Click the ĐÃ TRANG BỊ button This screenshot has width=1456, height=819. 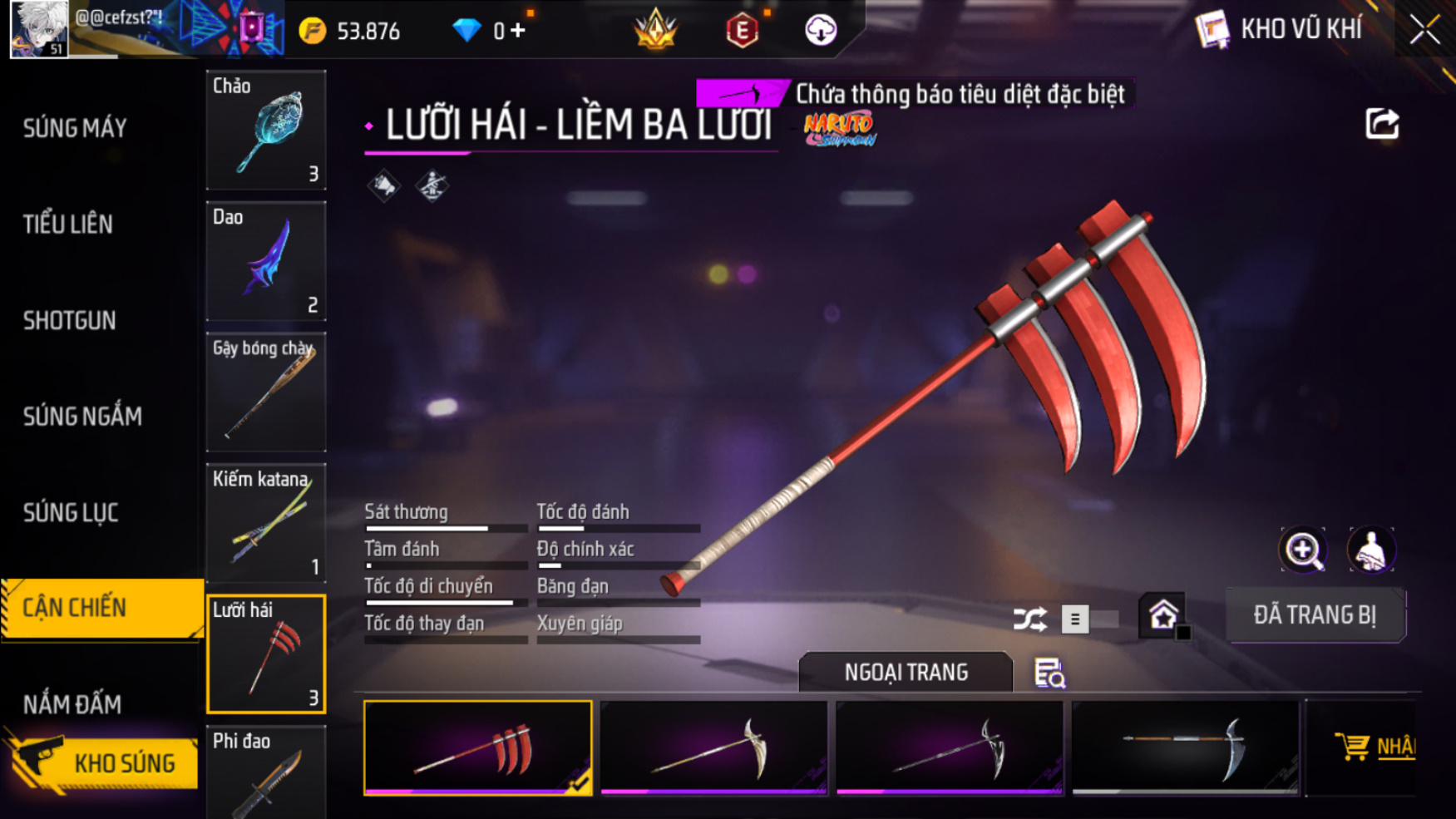click(1315, 615)
